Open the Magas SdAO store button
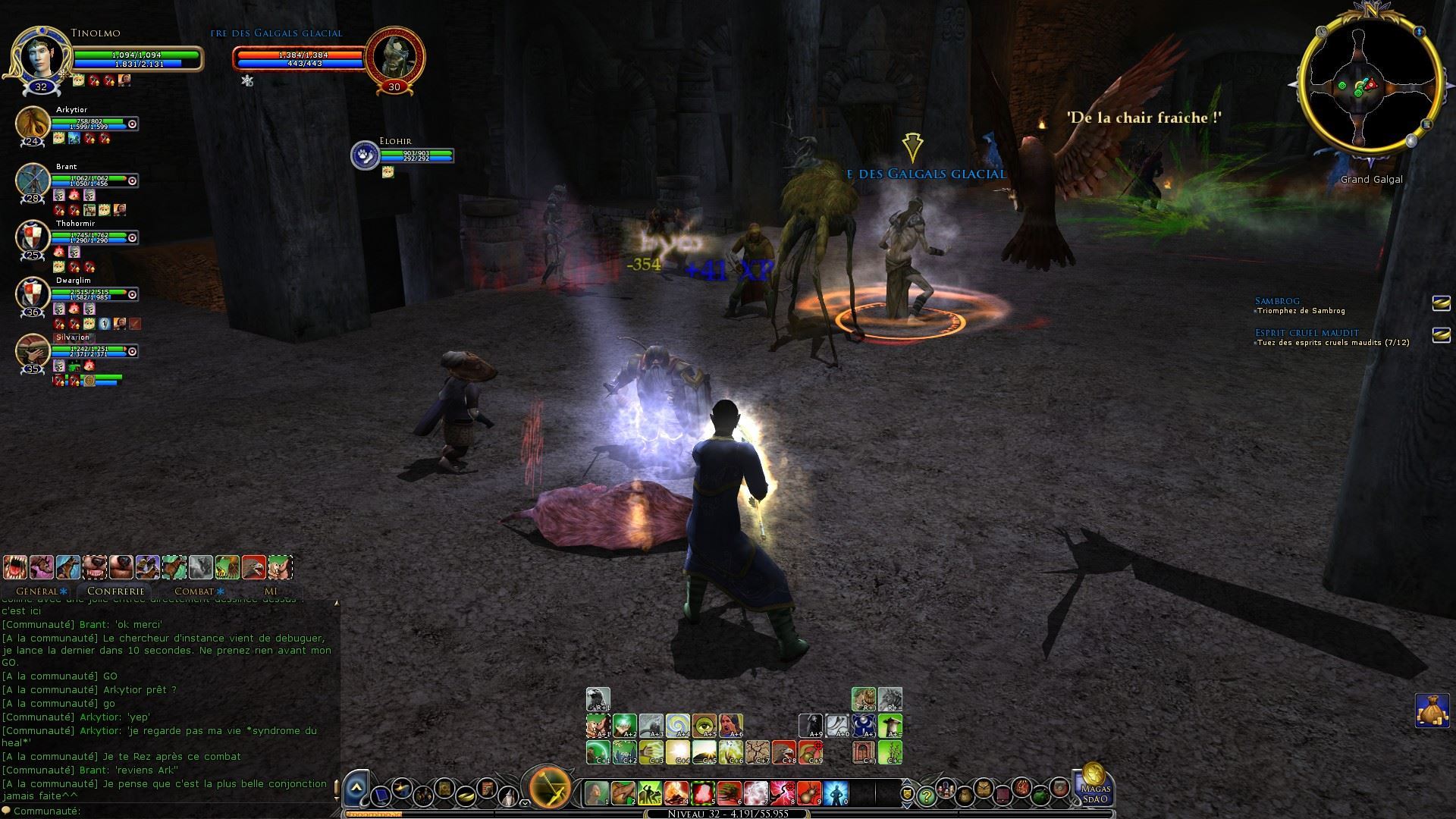 point(1094,784)
